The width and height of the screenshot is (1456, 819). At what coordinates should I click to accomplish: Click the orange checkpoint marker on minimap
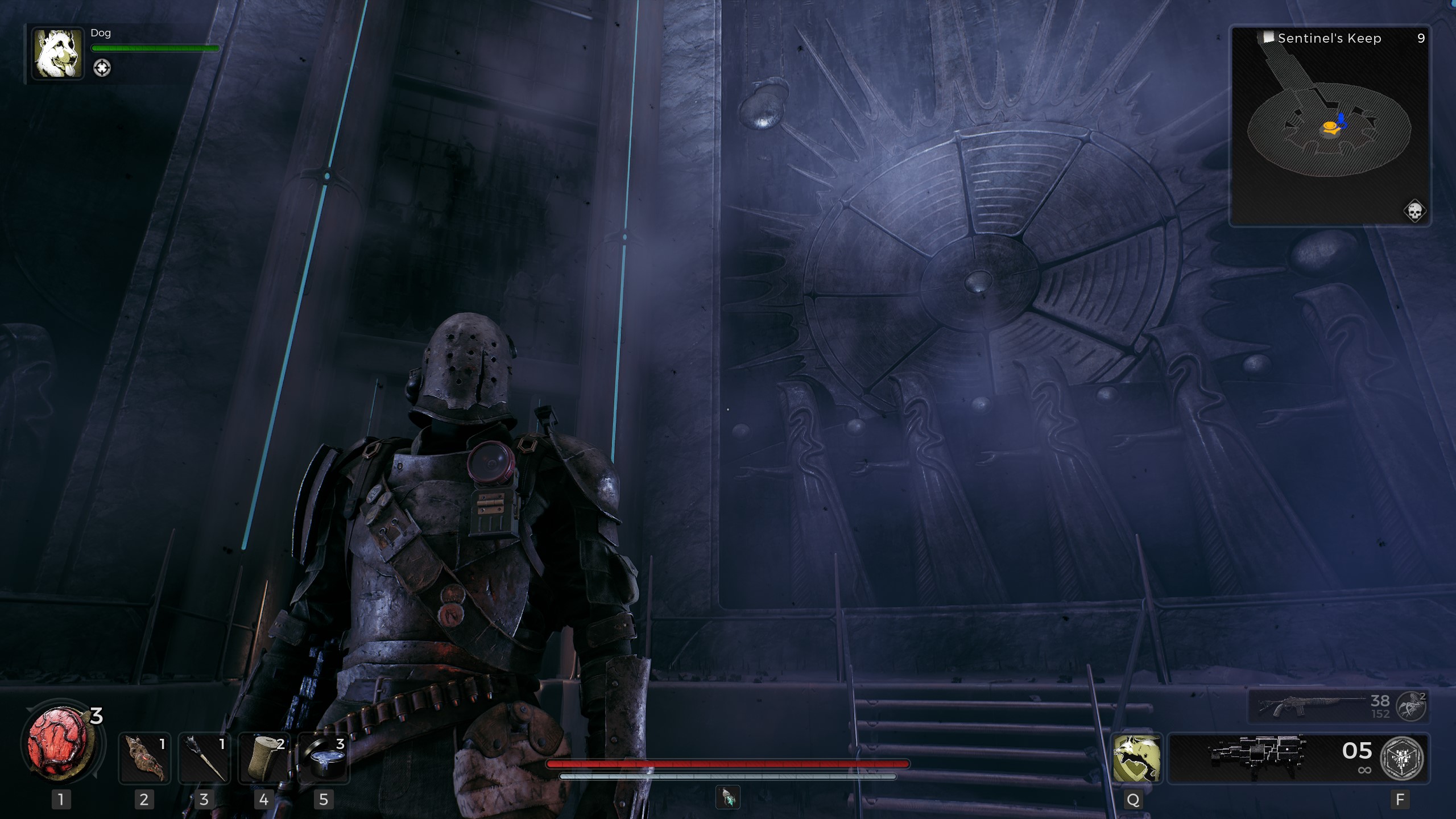[x=1330, y=127]
